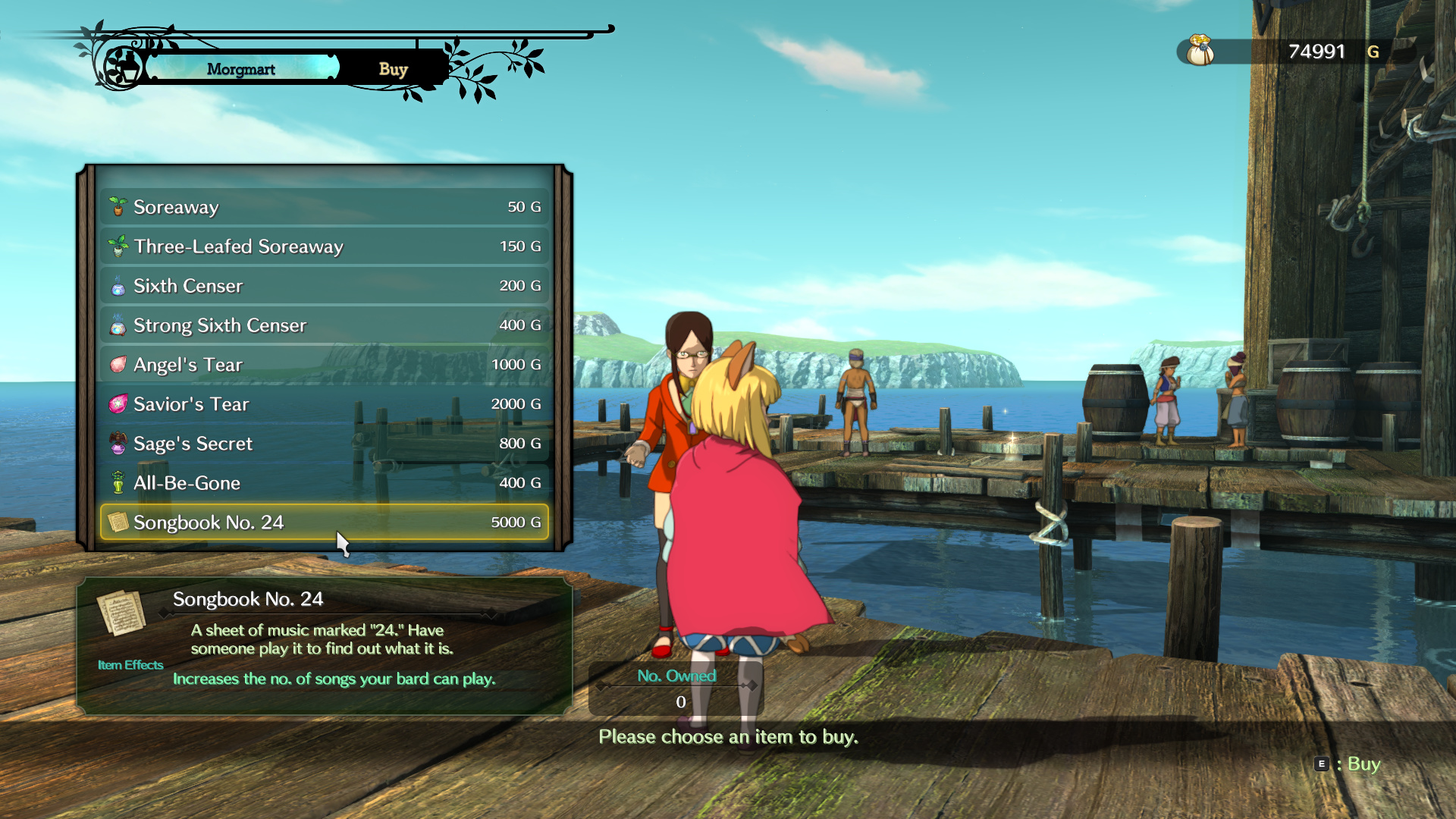Image resolution: width=1456 pixels, height=819 pixels.
Task: Switch to the Buy tab
Action: [x=393, y=69]
